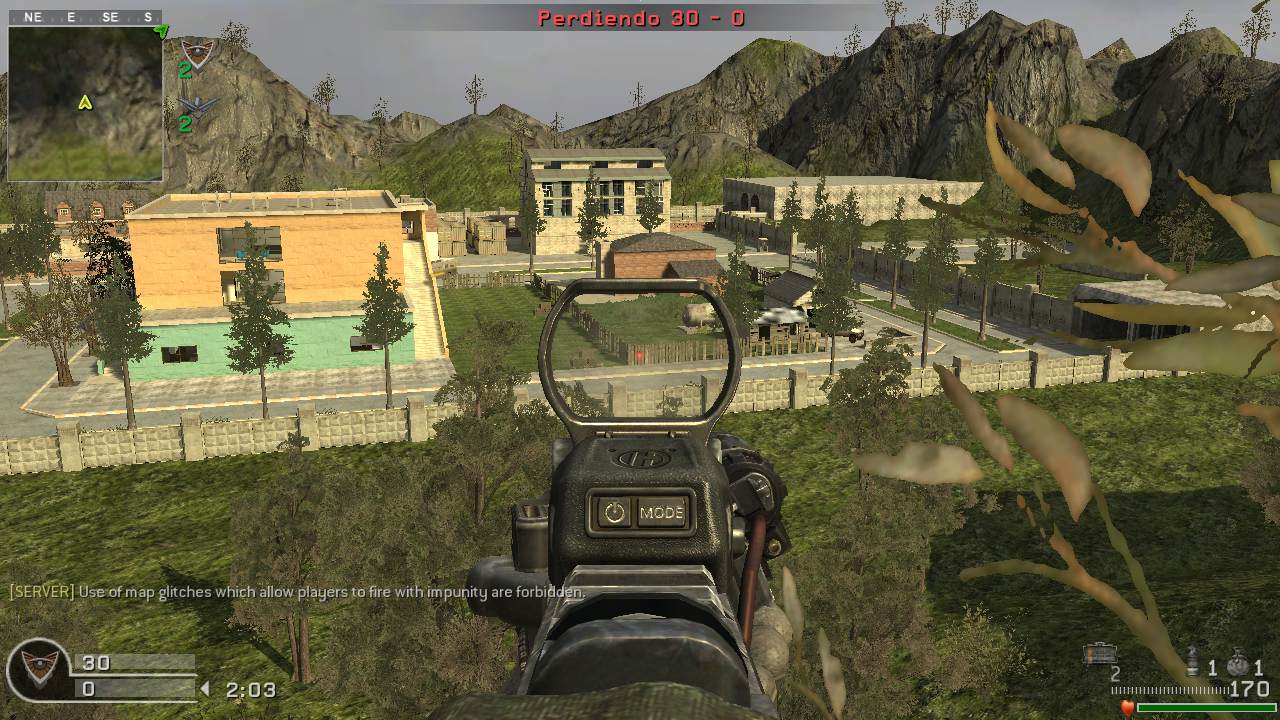Image resolution: width=1280 pixels, height=720 pixels.
Task: Click the red shield team emblem beside the minimap
Action: (197, 52)
